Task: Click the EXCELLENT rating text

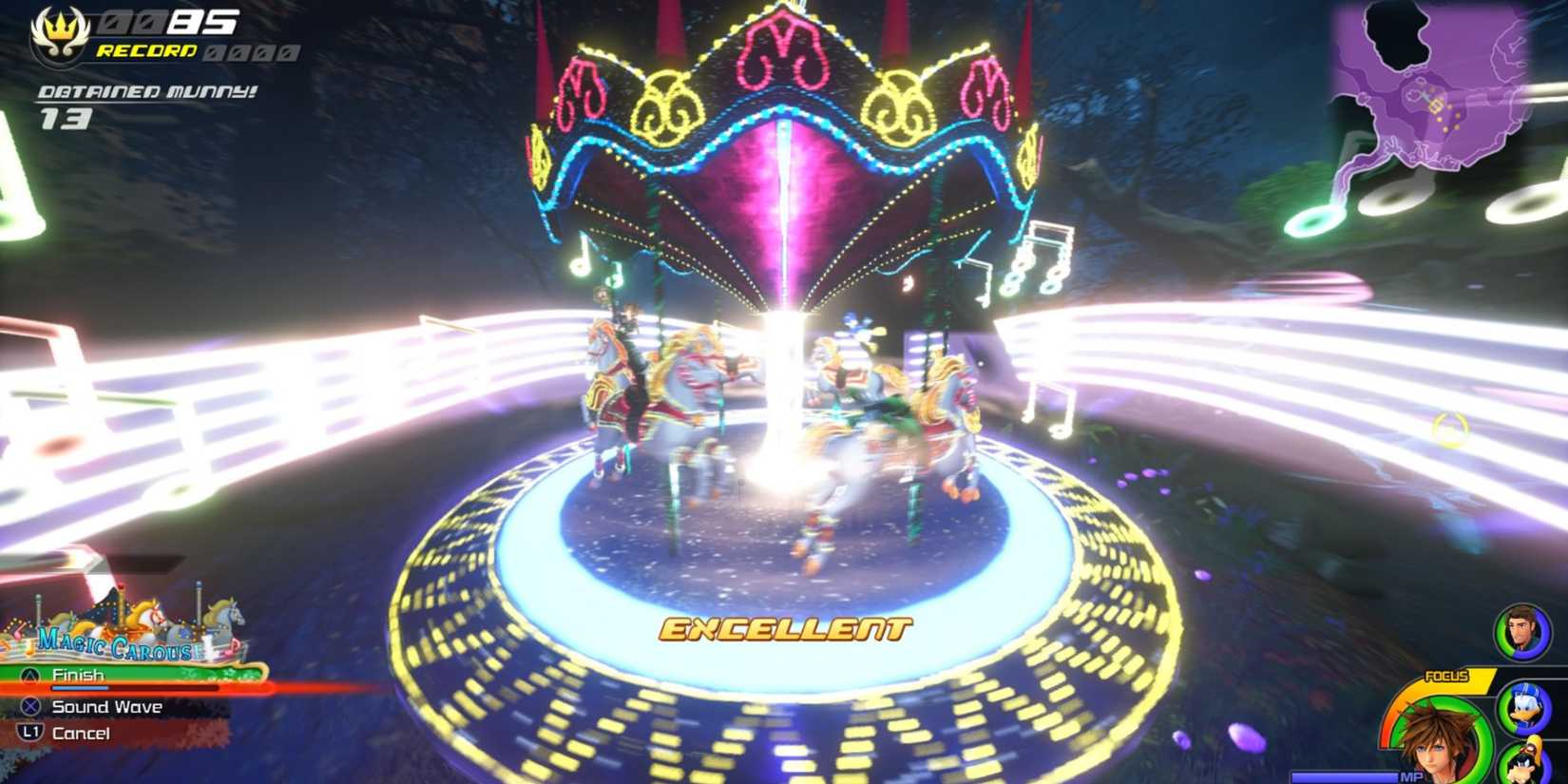Action: click(x=785, y=626)
